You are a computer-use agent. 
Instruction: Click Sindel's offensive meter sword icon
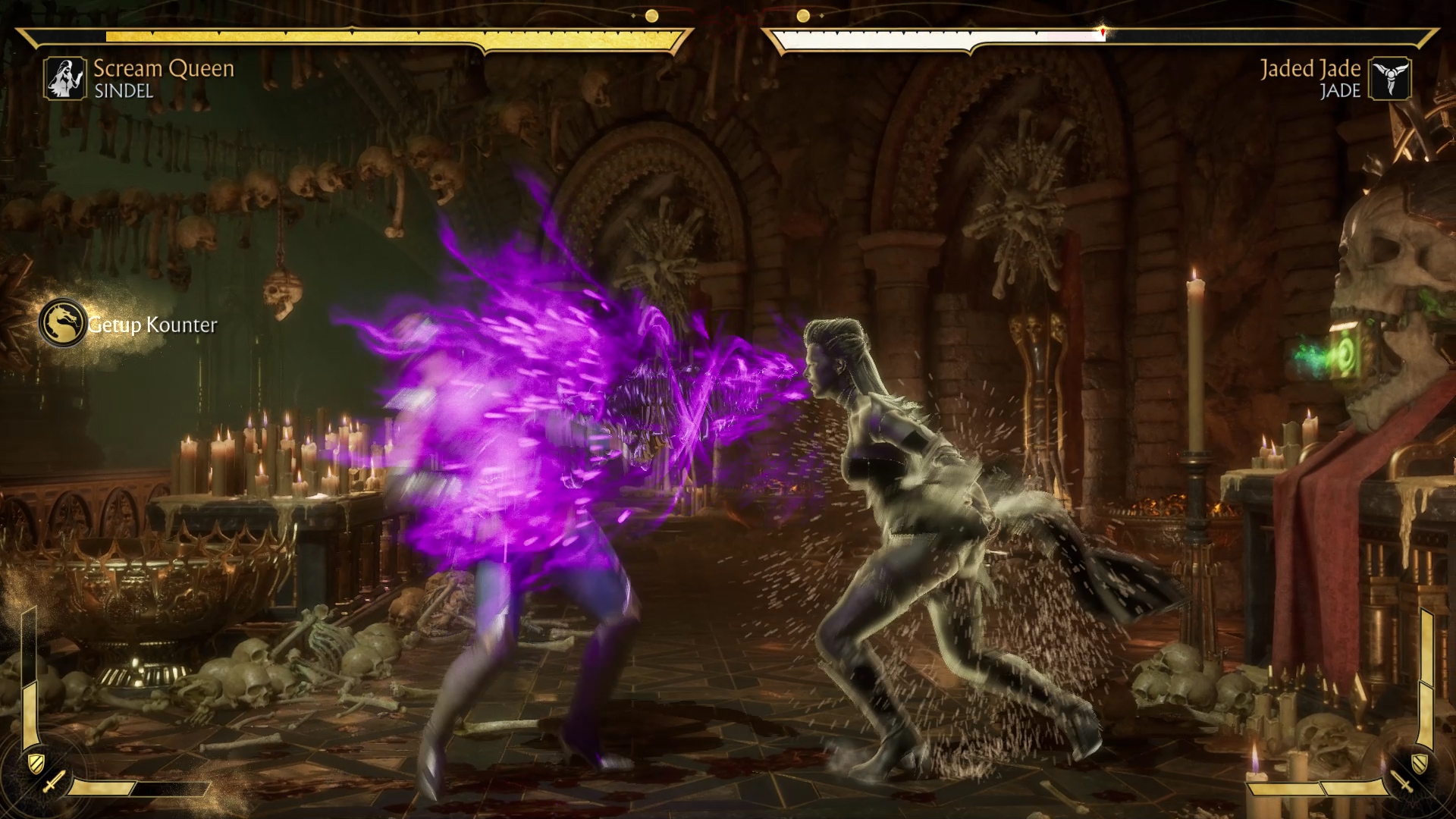(x=53, y=783)
